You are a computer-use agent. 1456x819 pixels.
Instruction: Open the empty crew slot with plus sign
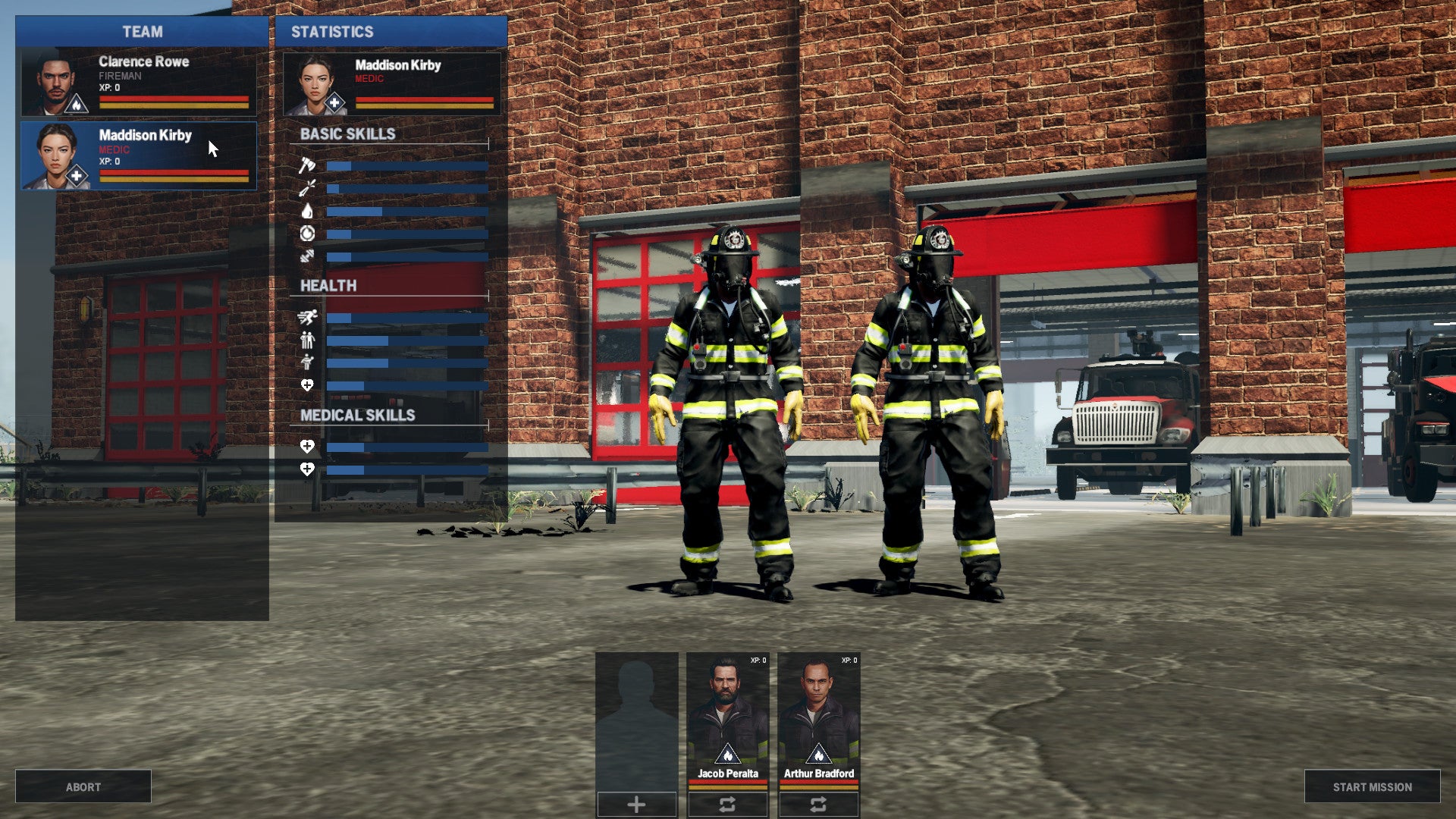[635, 803]
